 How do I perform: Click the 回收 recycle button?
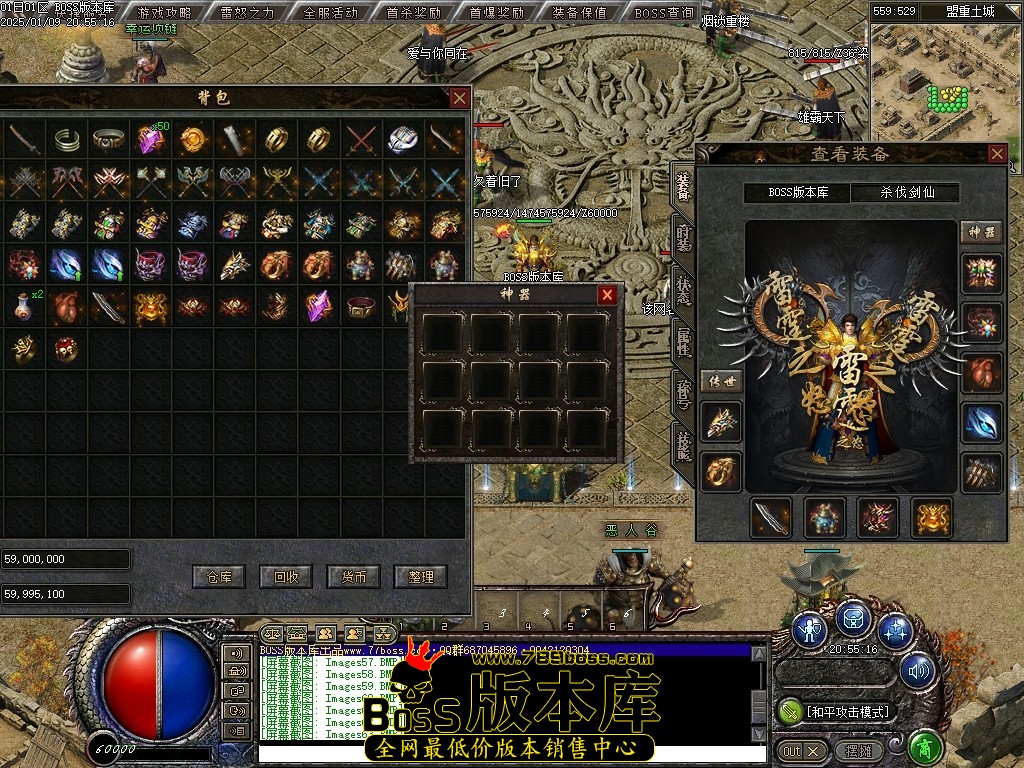pos(286,577)
